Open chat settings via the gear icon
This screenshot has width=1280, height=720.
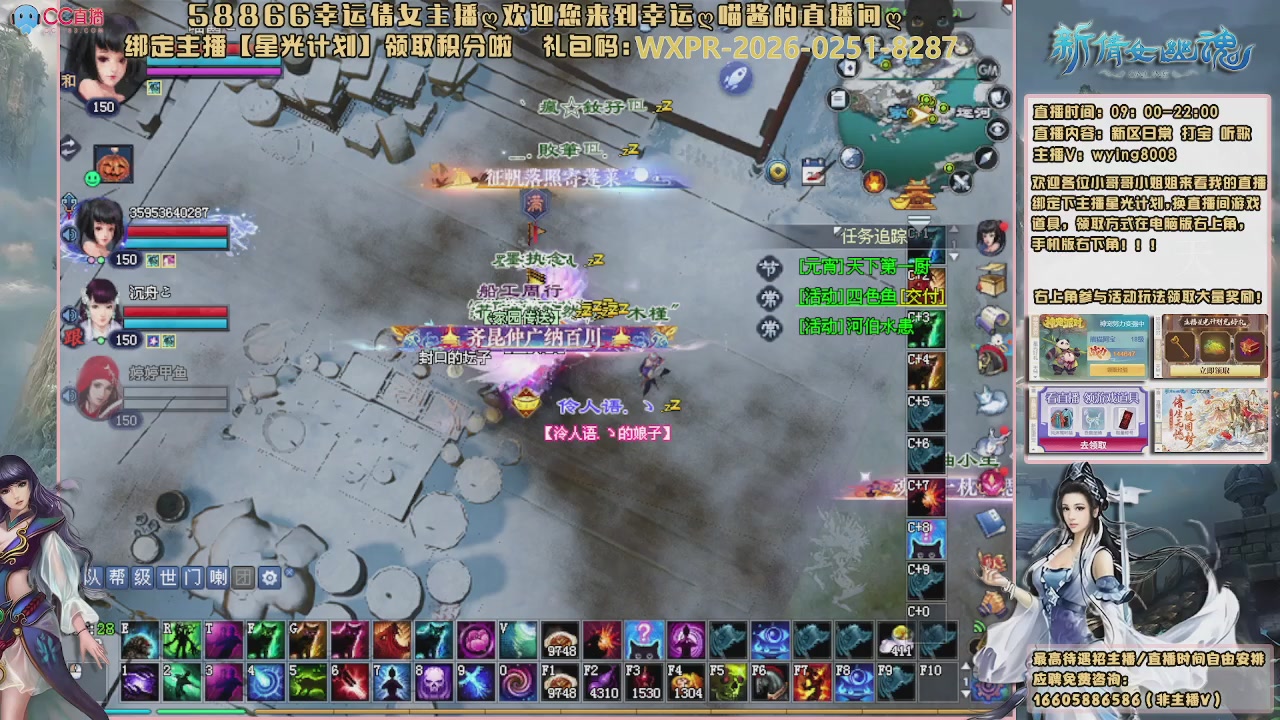coord(269,576)
